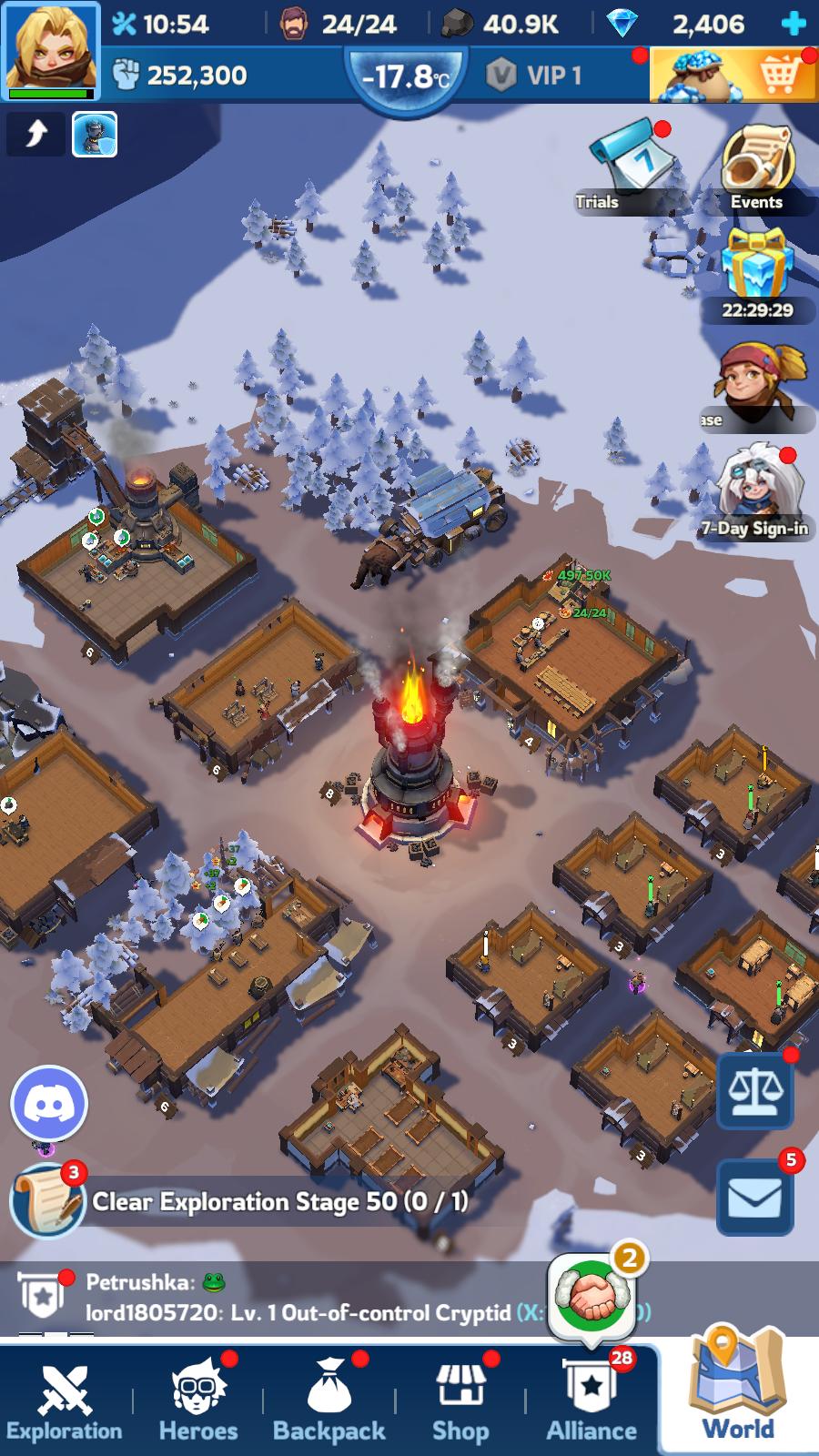819x1456 pixels.
Task: Switch to the Heroes tab
Action: coord(198,1401)
